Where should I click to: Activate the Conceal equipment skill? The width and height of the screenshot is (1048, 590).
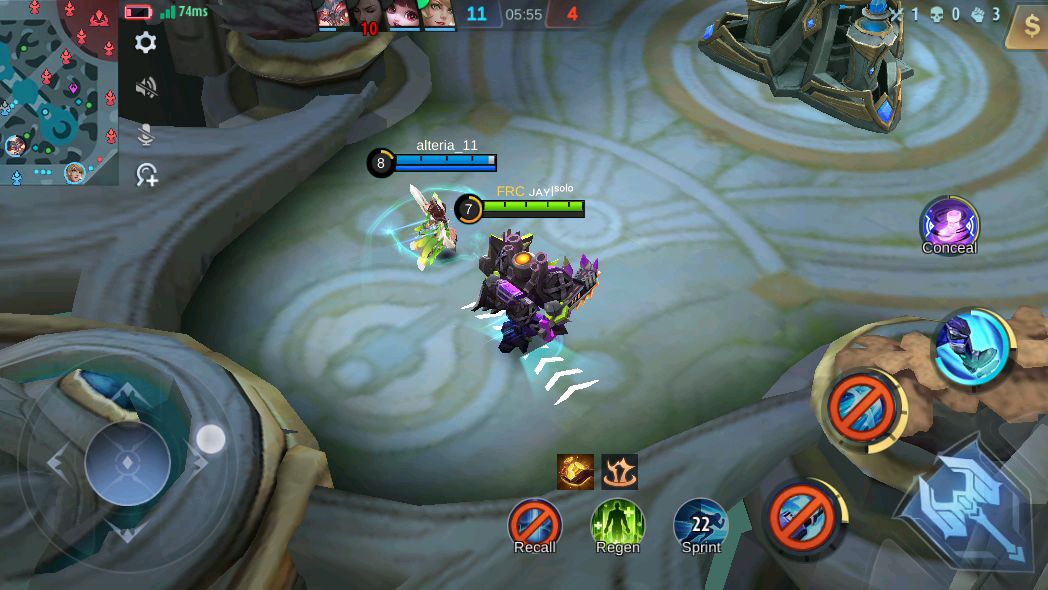pyautogui.click(x=949, y=224)
